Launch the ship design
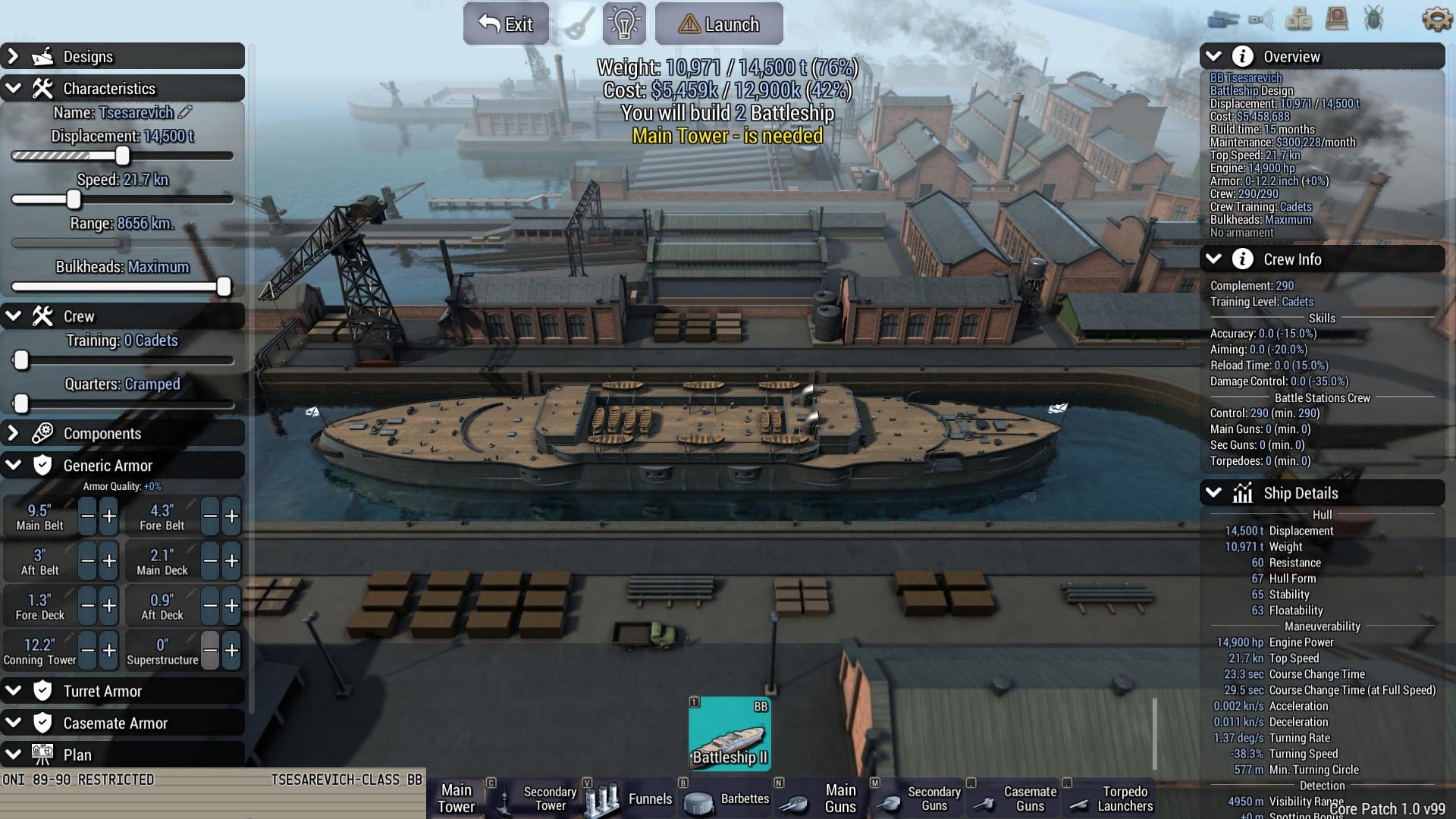1456x819 pixels. [719, 24]
